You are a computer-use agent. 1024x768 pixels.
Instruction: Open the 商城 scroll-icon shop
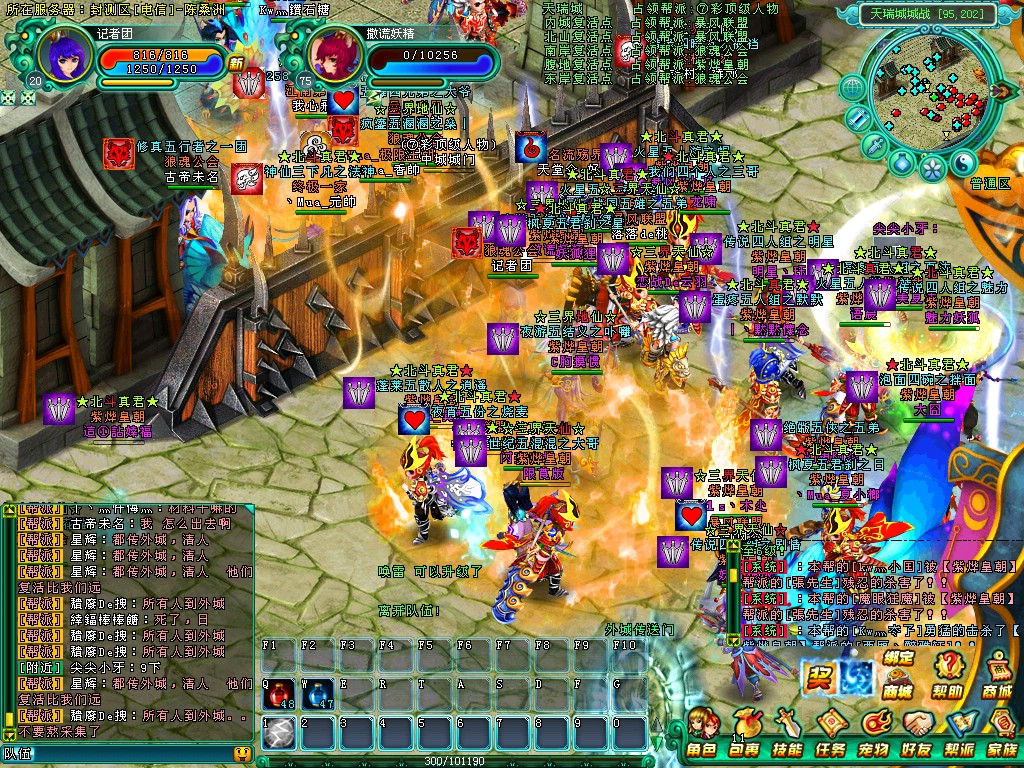point(997,674)
